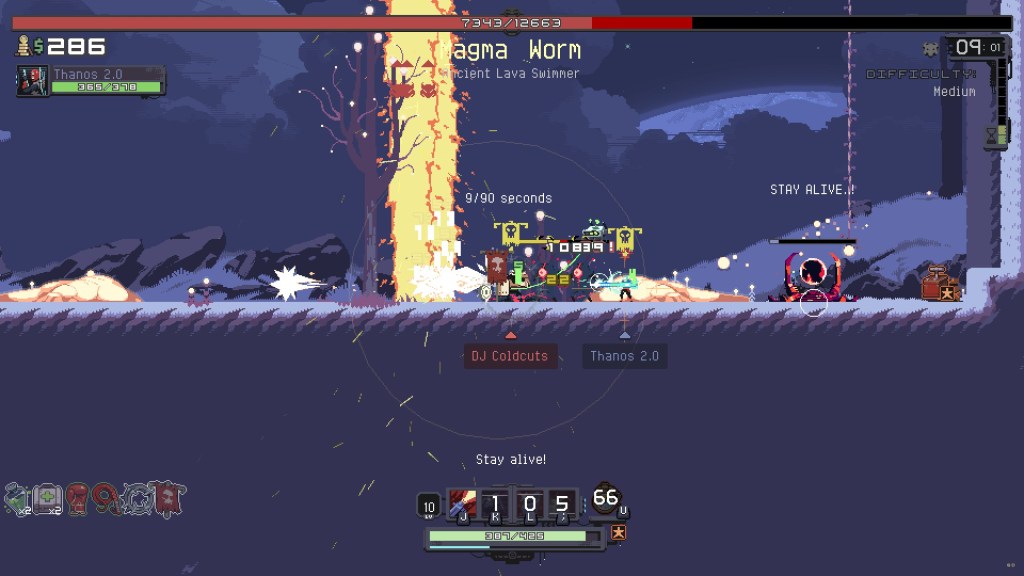Viewport: 1024px width, 576px height.
Task: Click the grey spiked ring item
Action: click(138, 496)
